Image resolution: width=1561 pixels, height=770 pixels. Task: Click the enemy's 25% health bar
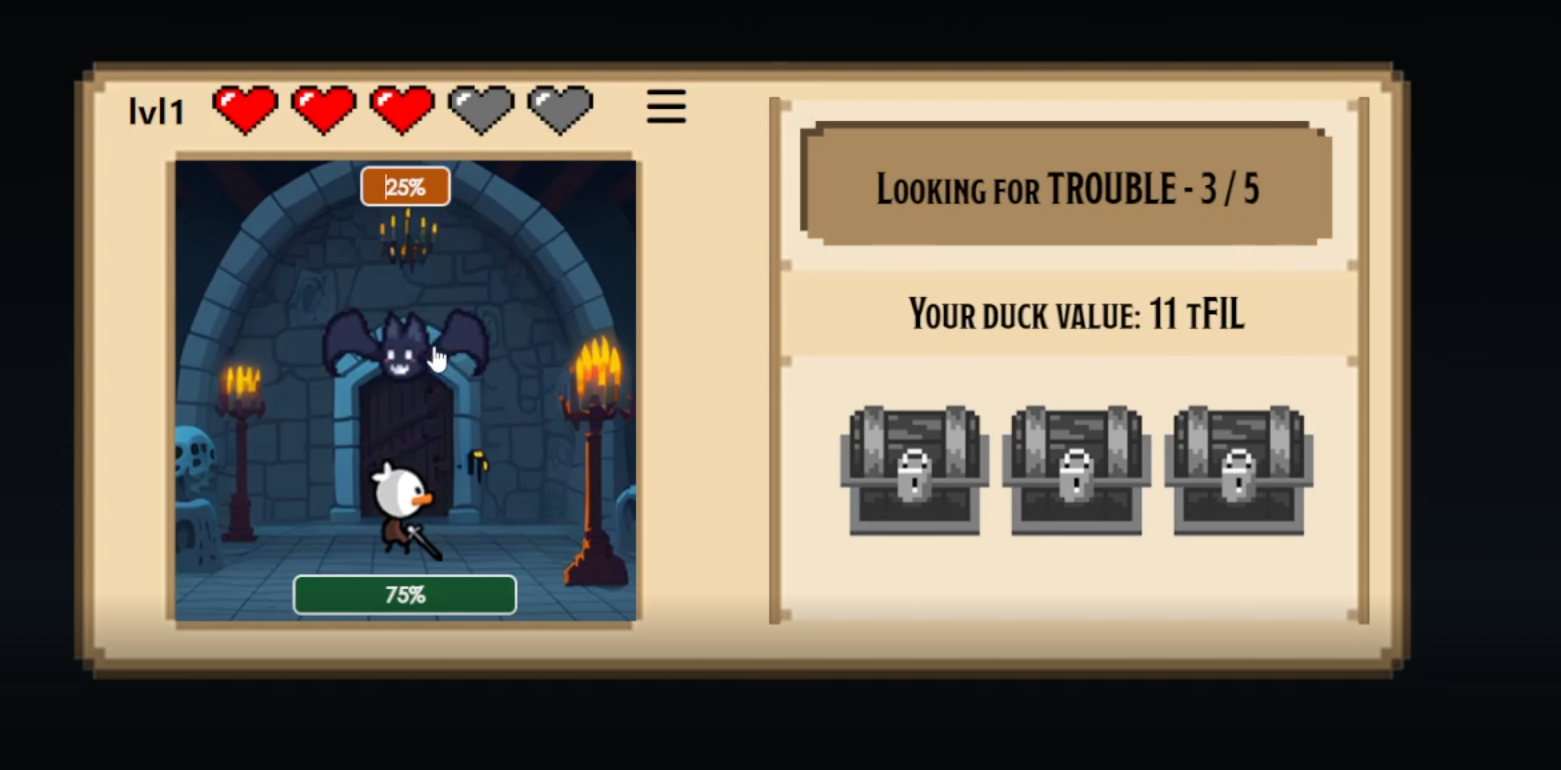(x=405, y=186)
